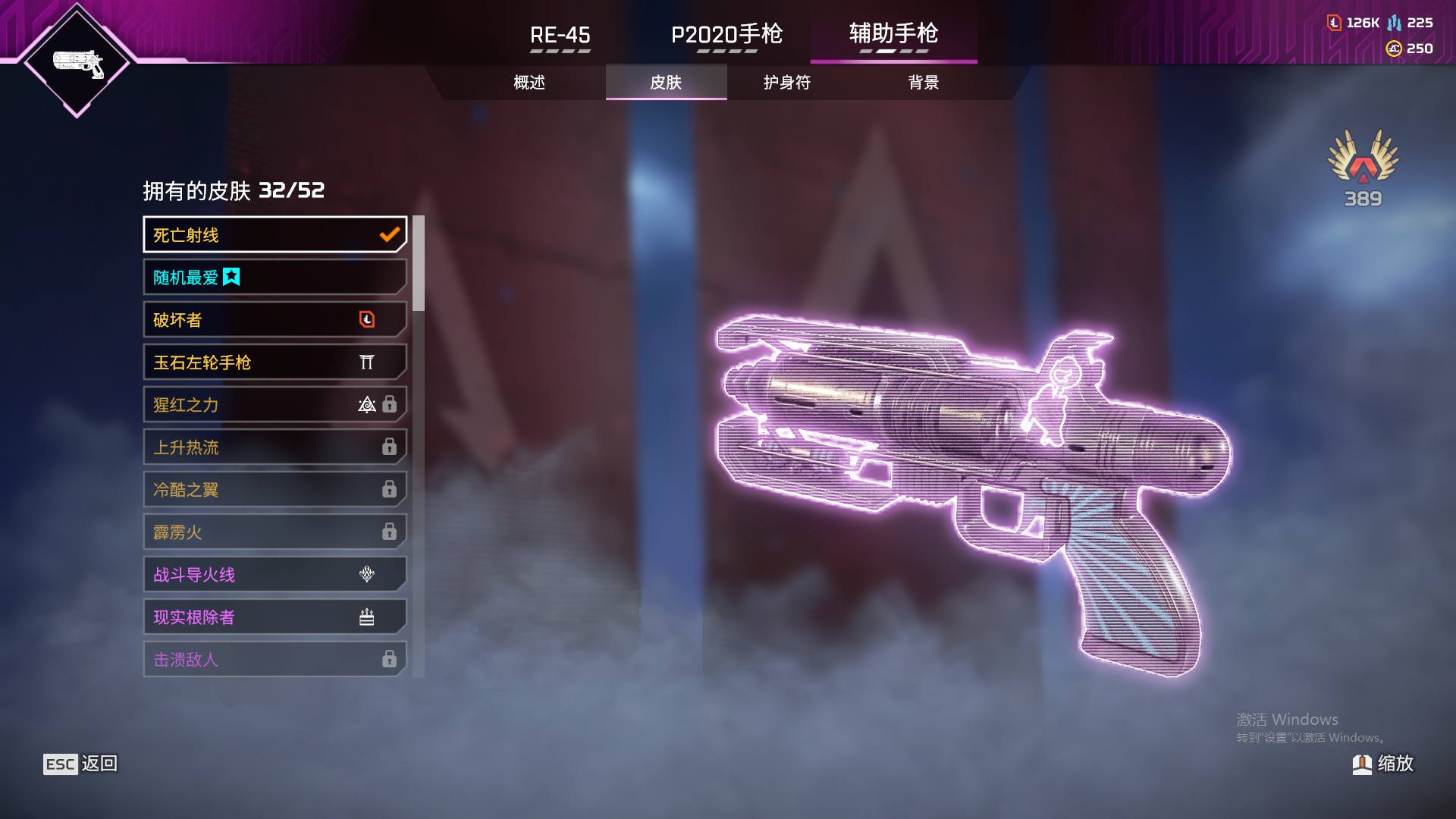Screen dimensions: 1456x819
Task: Choose the locked 击溃敌人 skin
Action: tap(275, 659)
